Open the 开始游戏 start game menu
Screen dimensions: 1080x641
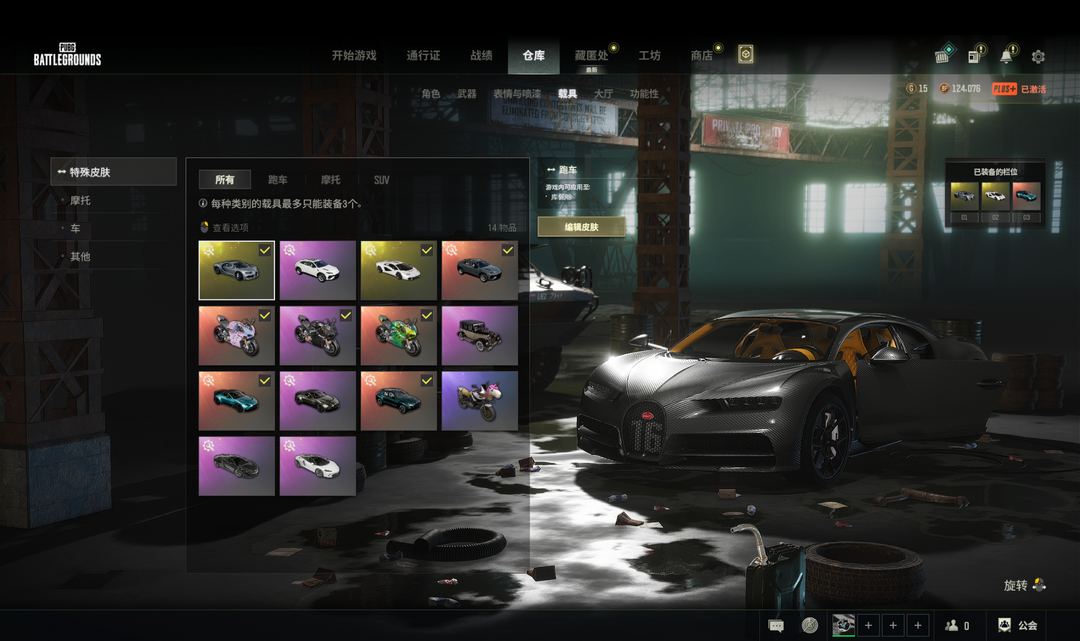(x=354, y=56)
